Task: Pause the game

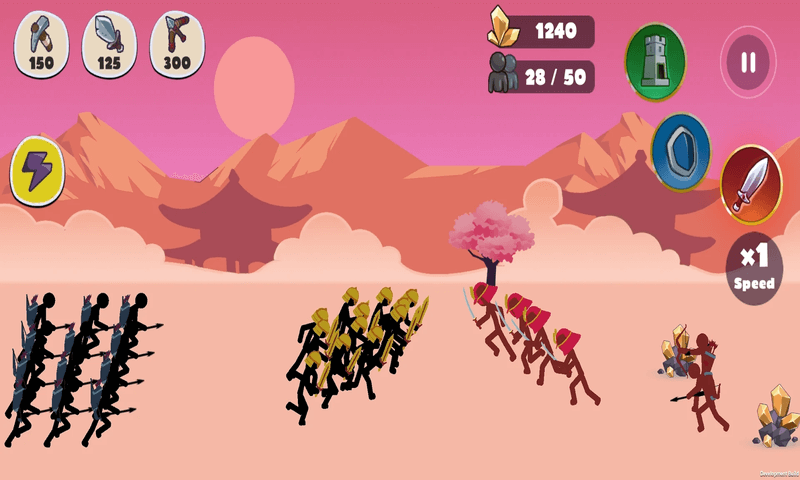Action: point(748,62)
